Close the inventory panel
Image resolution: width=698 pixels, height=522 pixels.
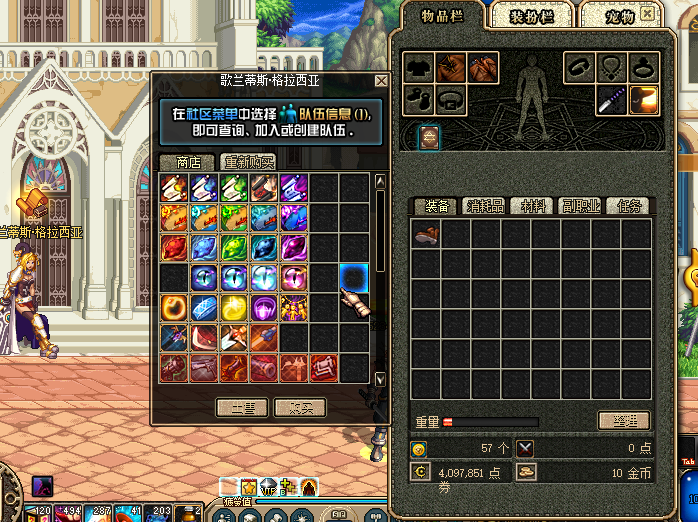(649, 14)
